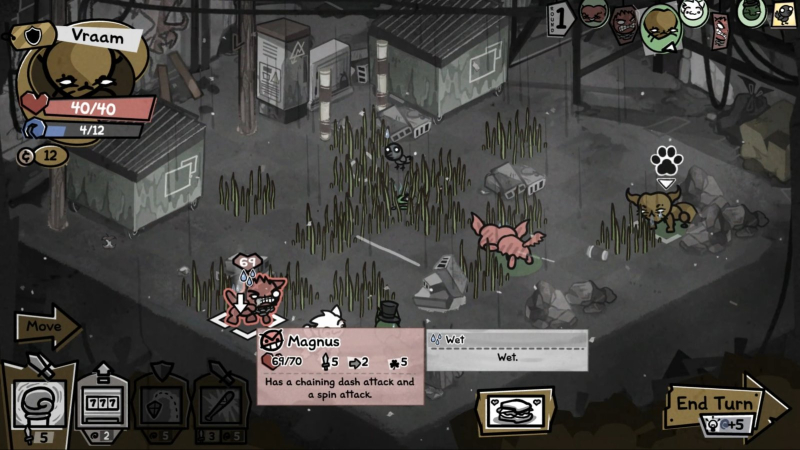
Task: Click the Move arrow button
Action: tap(48, 325)
